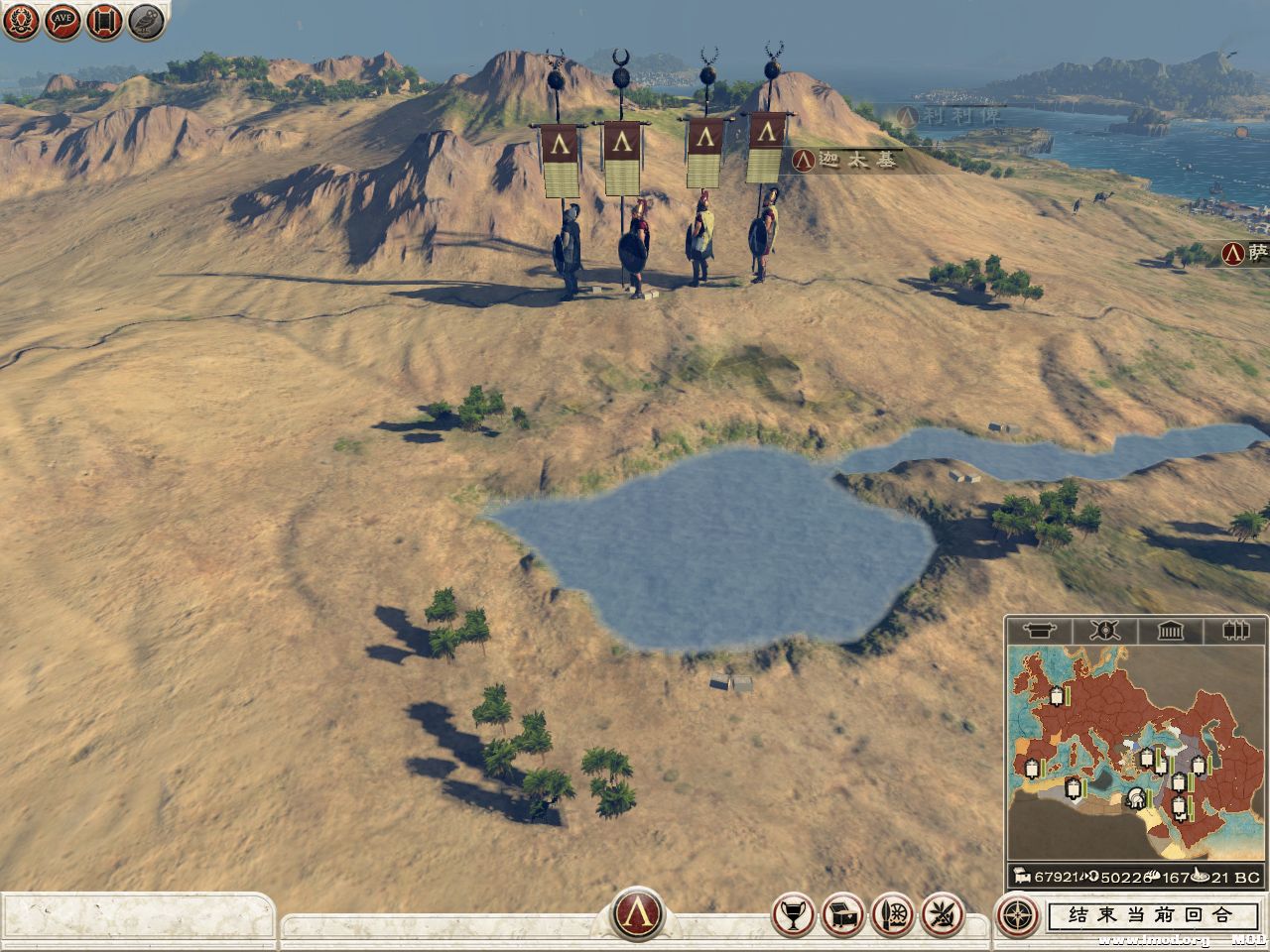The height and width of the screenshot is (952, 1270).
Task: Switch to the temple building tab
Action: point(1170,630)
